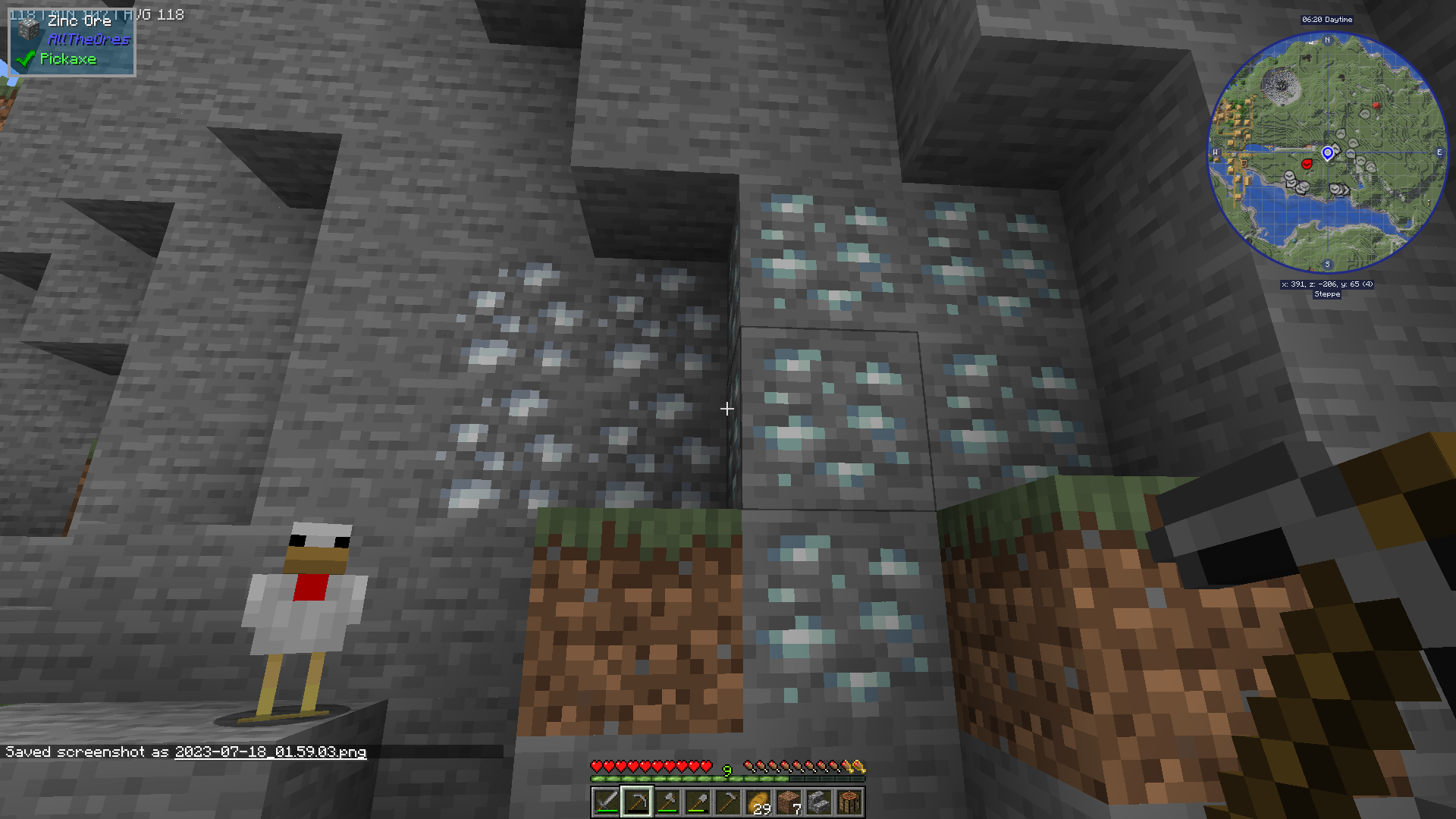This screenshot has width=1456, height=819.
Task: Click the blue player marker on the minimap
Action: tap(1328, 153)
